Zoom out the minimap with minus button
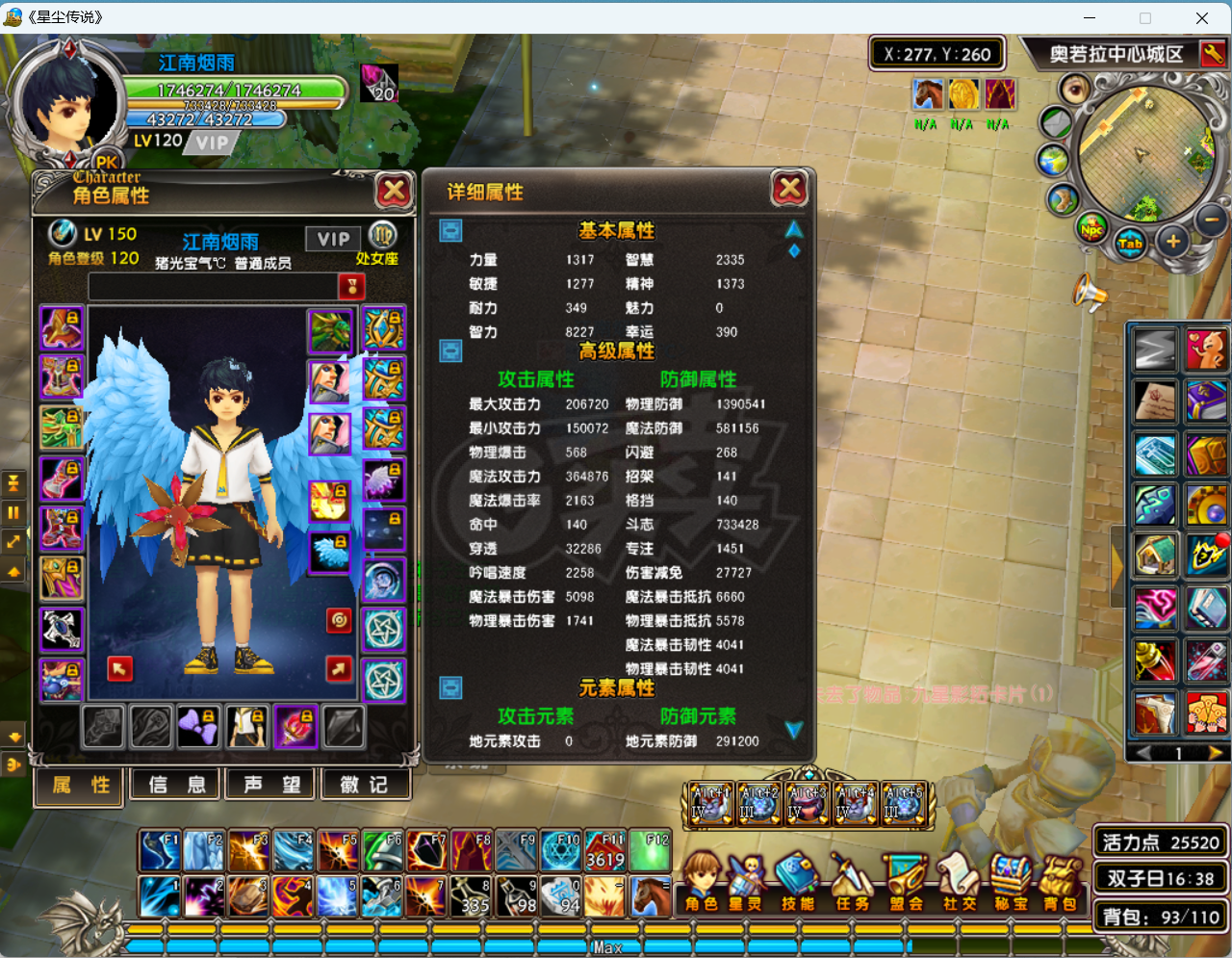1232x958 pixels. point(1211,220)
